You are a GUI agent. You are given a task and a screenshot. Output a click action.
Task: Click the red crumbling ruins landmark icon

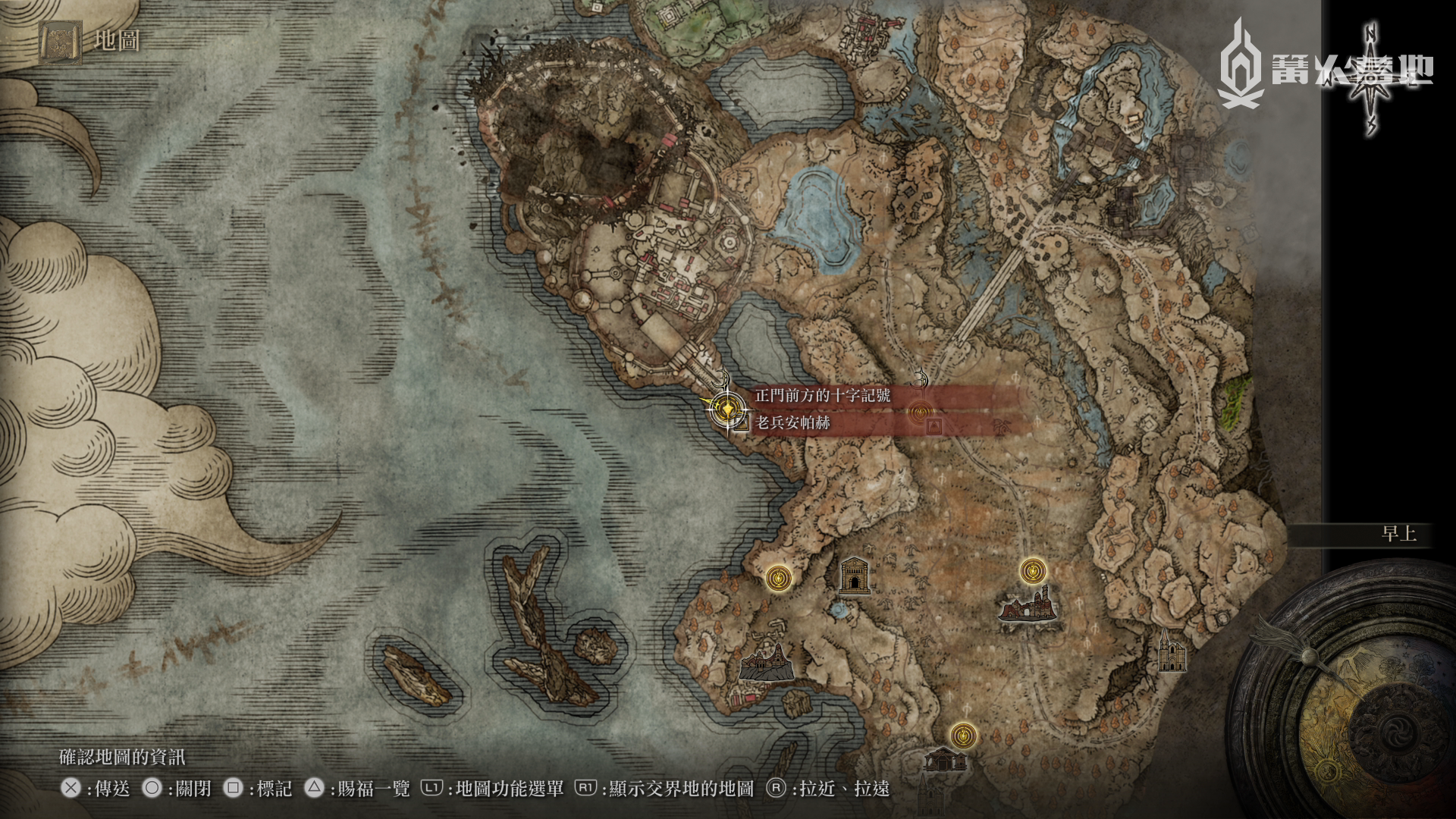coord(1028,606)
